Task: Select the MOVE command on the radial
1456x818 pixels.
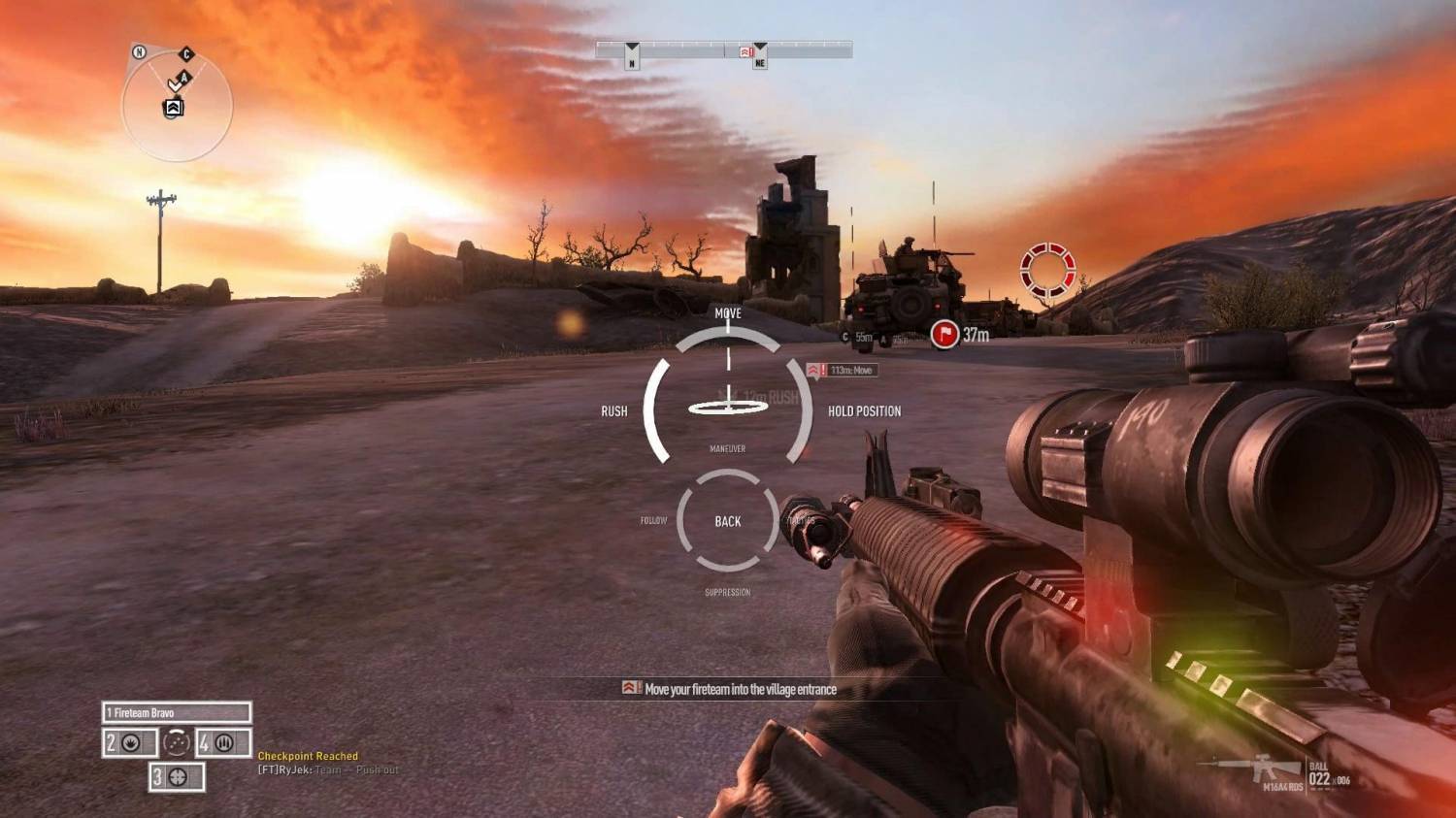Action: click(728, 313)
